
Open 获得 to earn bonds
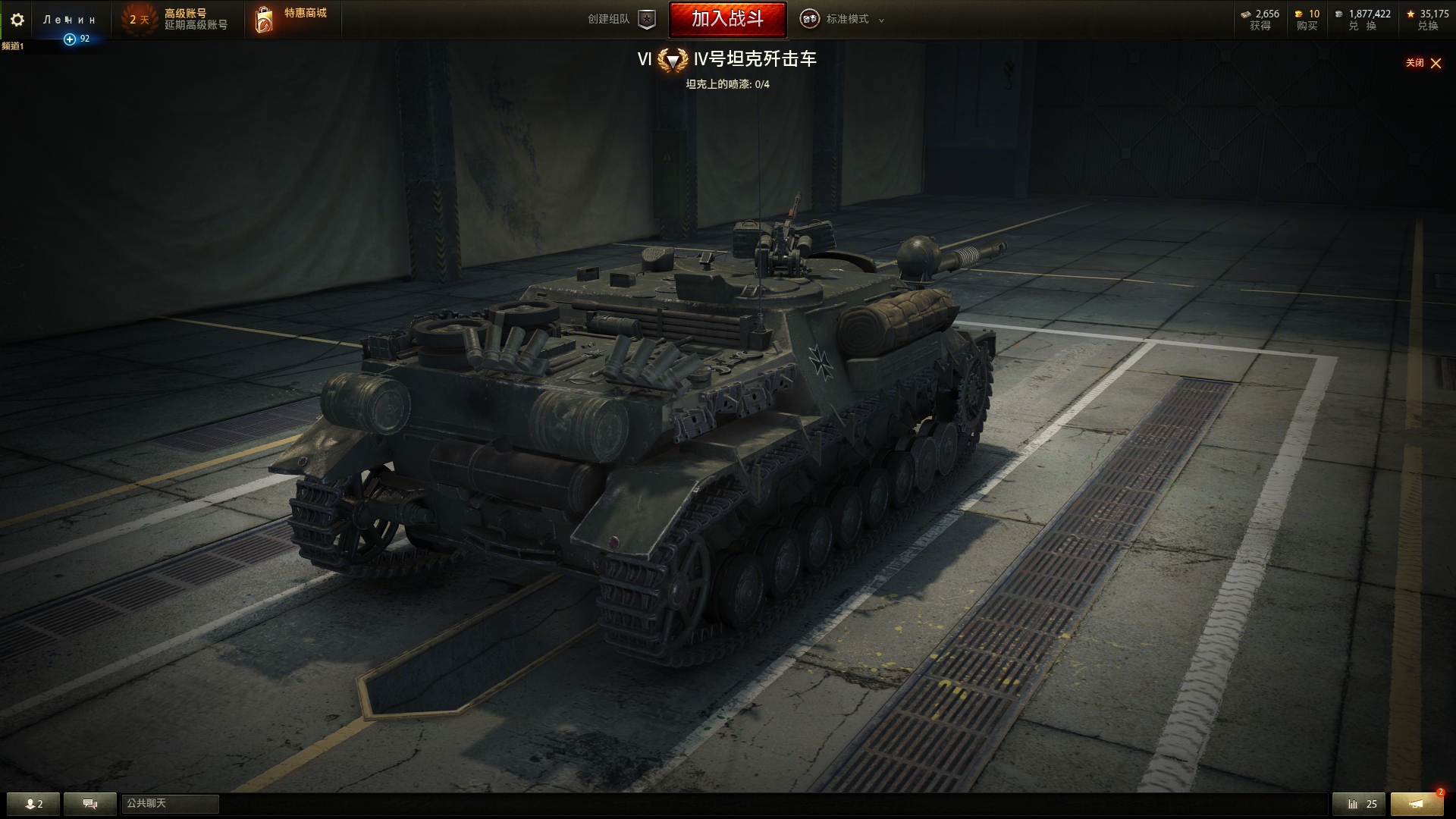coord(1260,20)
